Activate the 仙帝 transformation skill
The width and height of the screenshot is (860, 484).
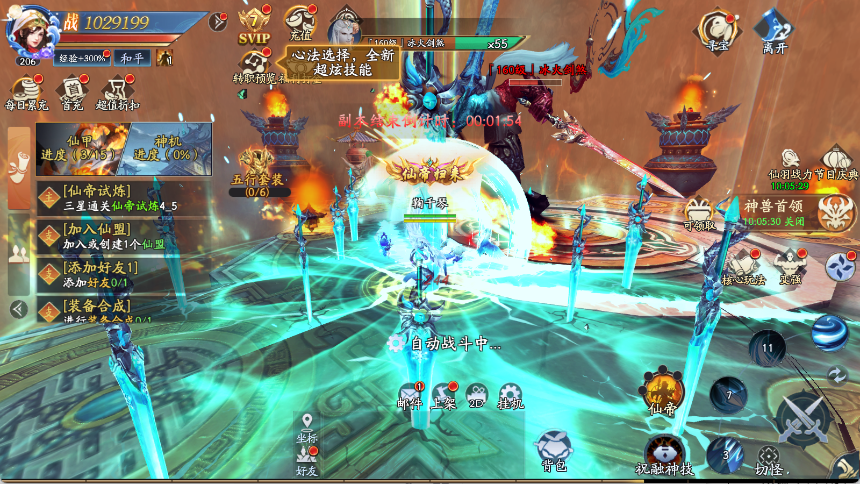click(x=662, y=392)
